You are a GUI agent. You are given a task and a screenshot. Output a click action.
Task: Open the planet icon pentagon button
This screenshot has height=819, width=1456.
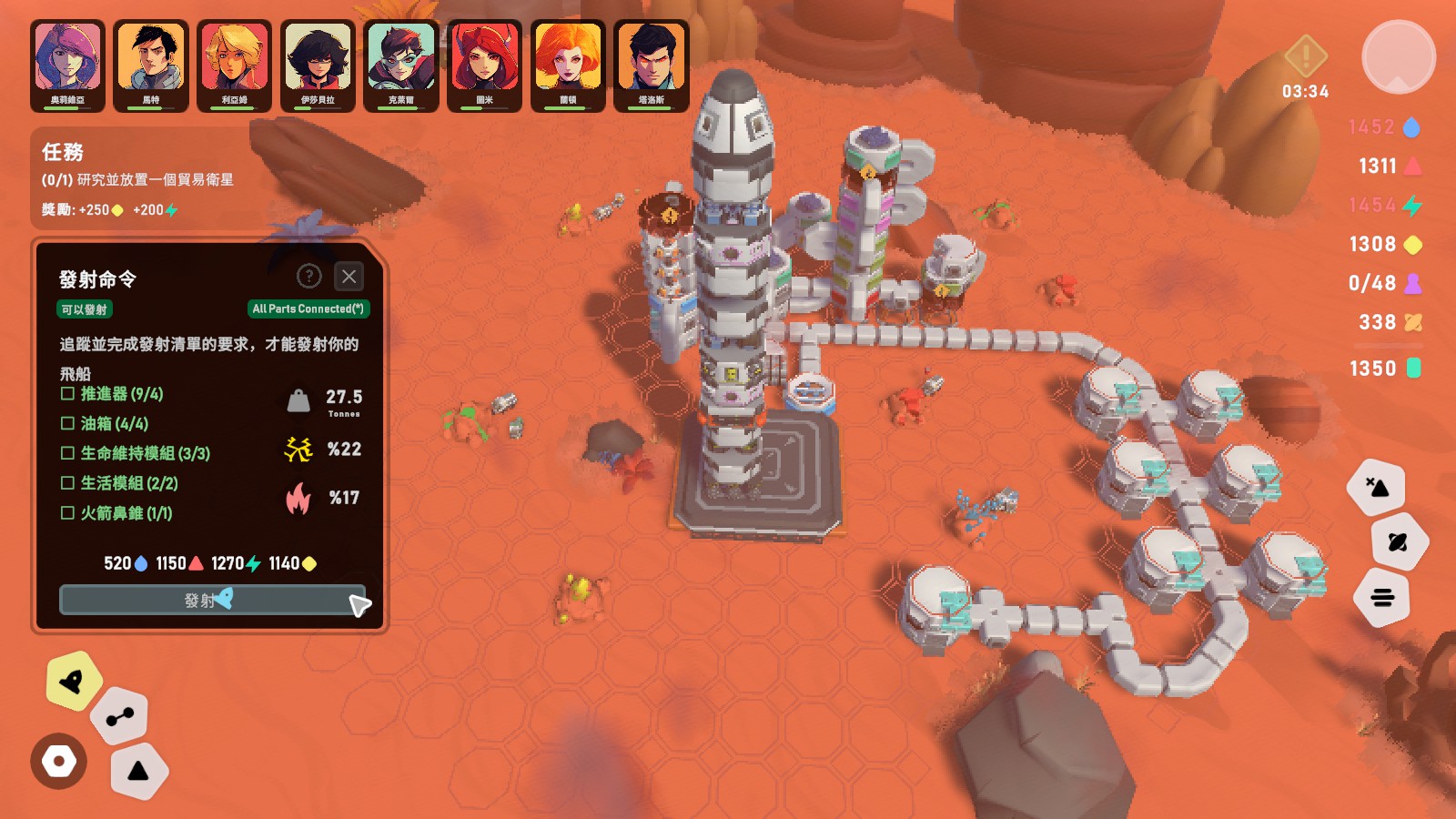click(x=1398, y=542)
